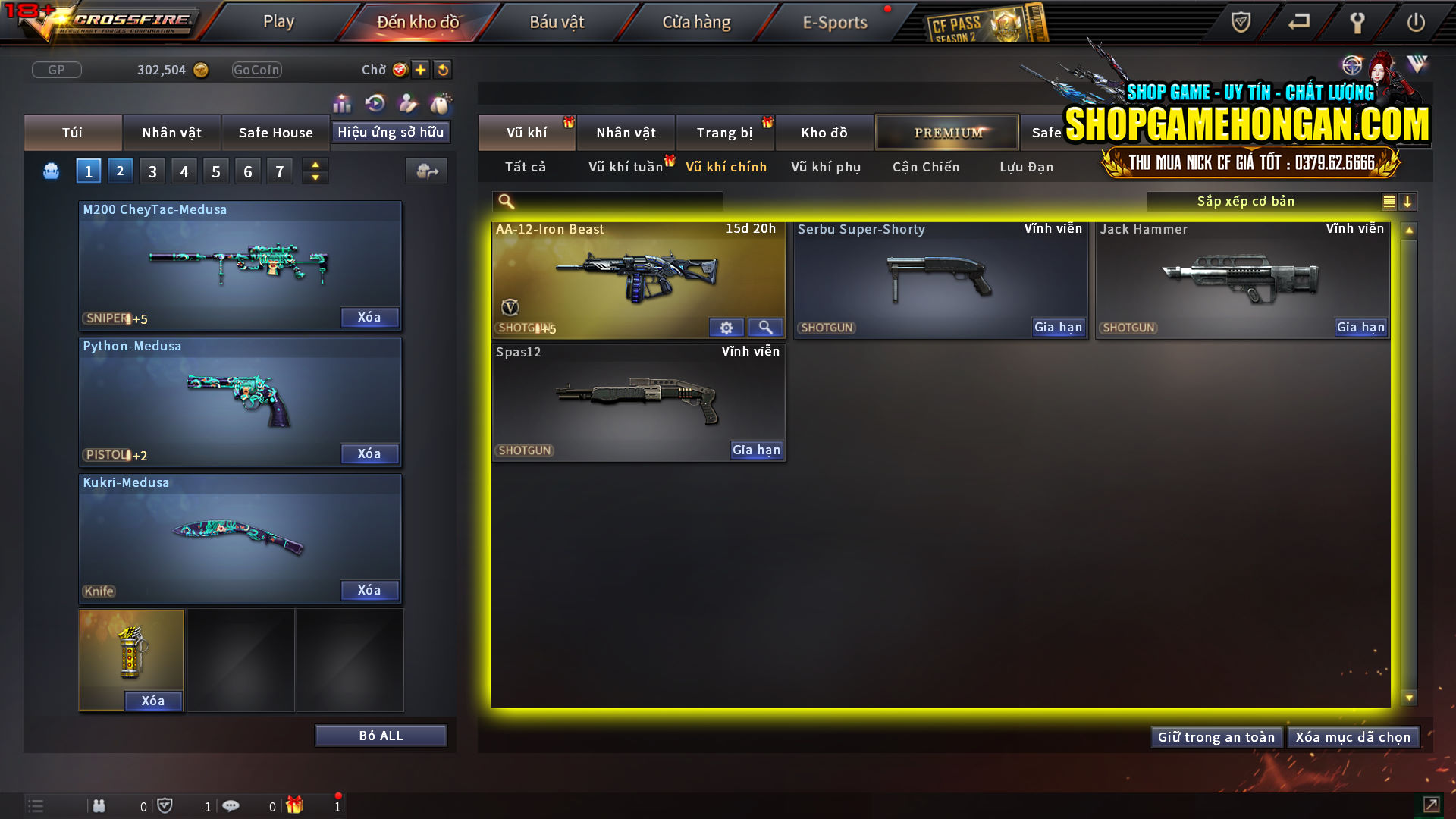This screenshot has width=1456, height=819.
Task: Click the pet/mouse reward icon
Action: (440, 102)
